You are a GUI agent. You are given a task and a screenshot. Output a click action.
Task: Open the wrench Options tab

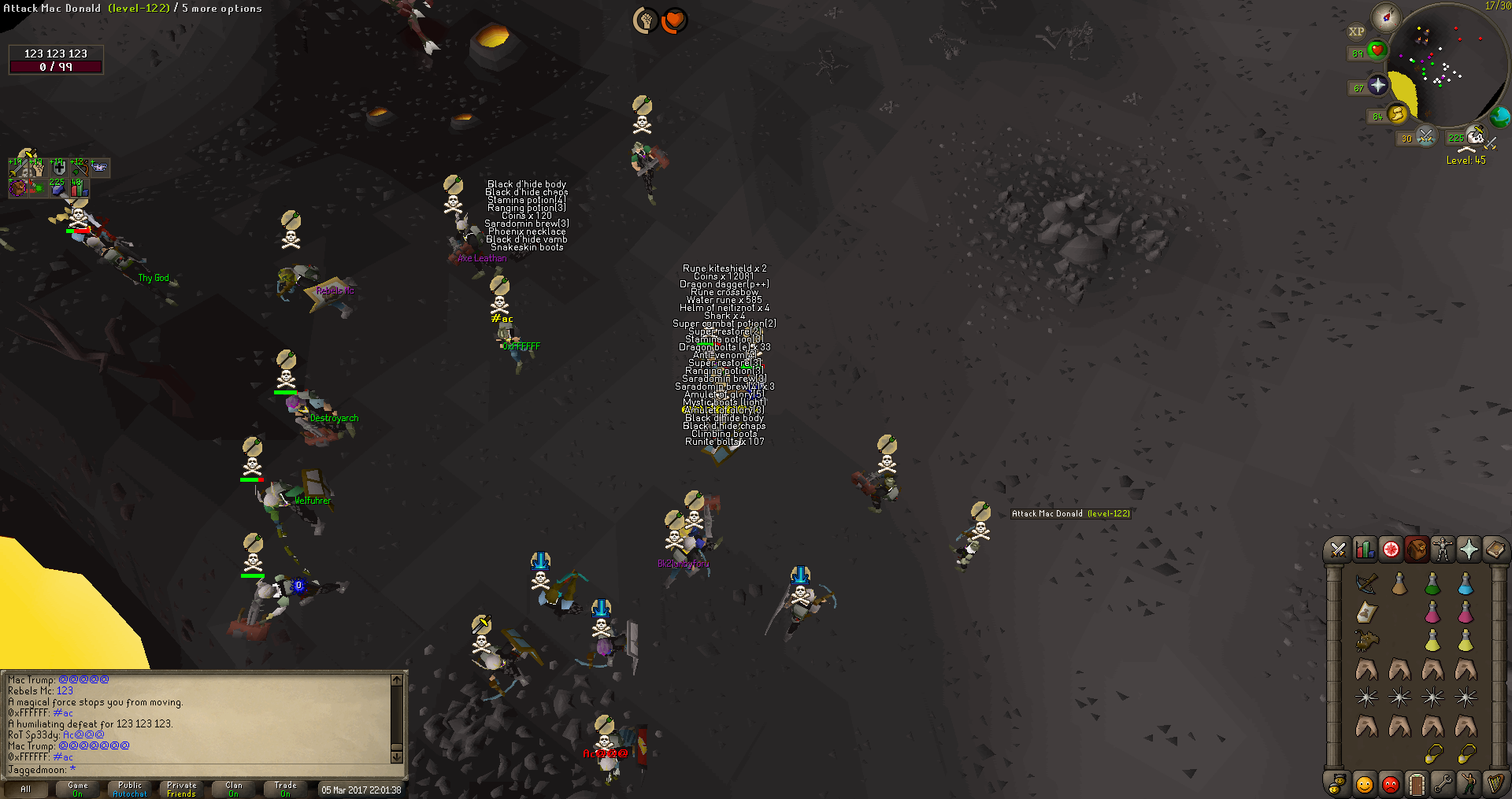tap(1443, 784)
